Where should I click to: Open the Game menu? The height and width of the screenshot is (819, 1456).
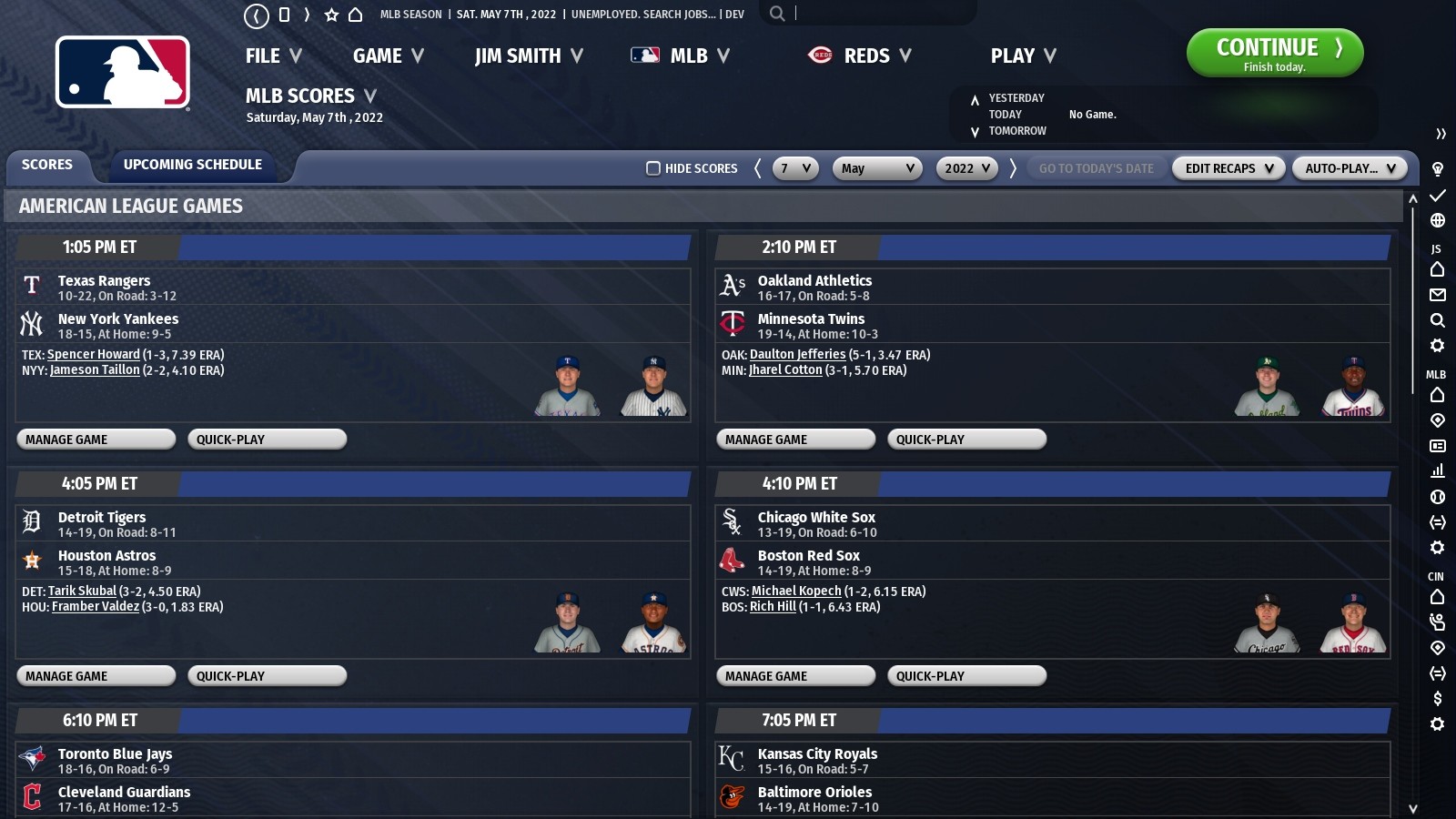click(386, 56)
